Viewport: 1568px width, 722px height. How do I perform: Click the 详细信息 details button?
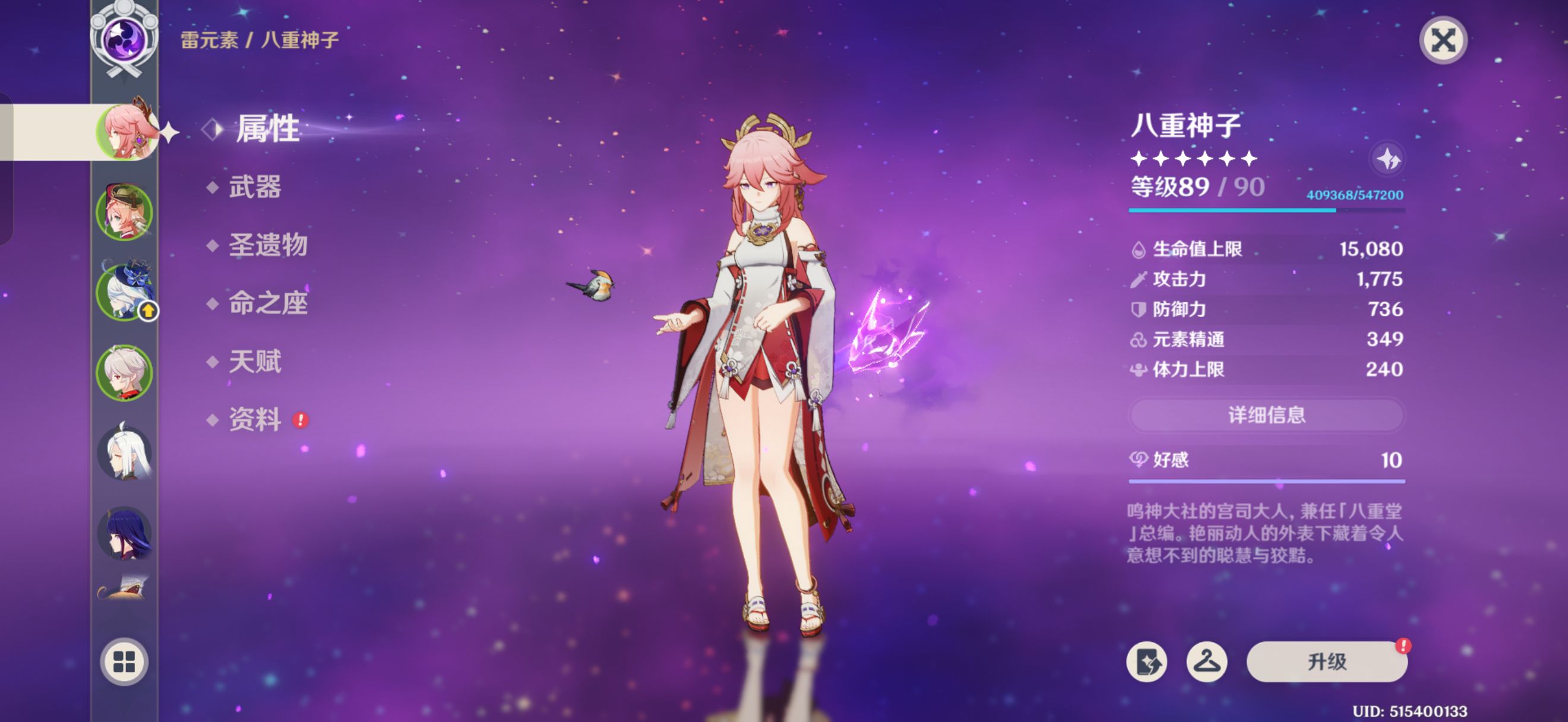click(x=1266, y=415)
